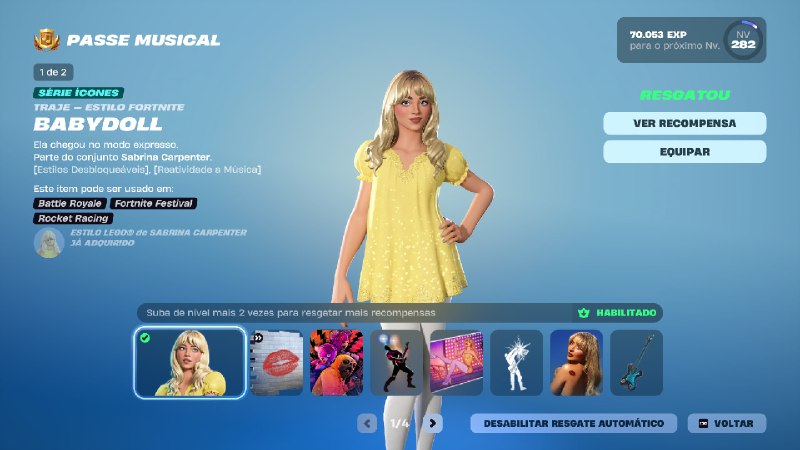This screenshot has height=450, width=800.
Task: Go to the previous rewards page
Action: (367, 423)
